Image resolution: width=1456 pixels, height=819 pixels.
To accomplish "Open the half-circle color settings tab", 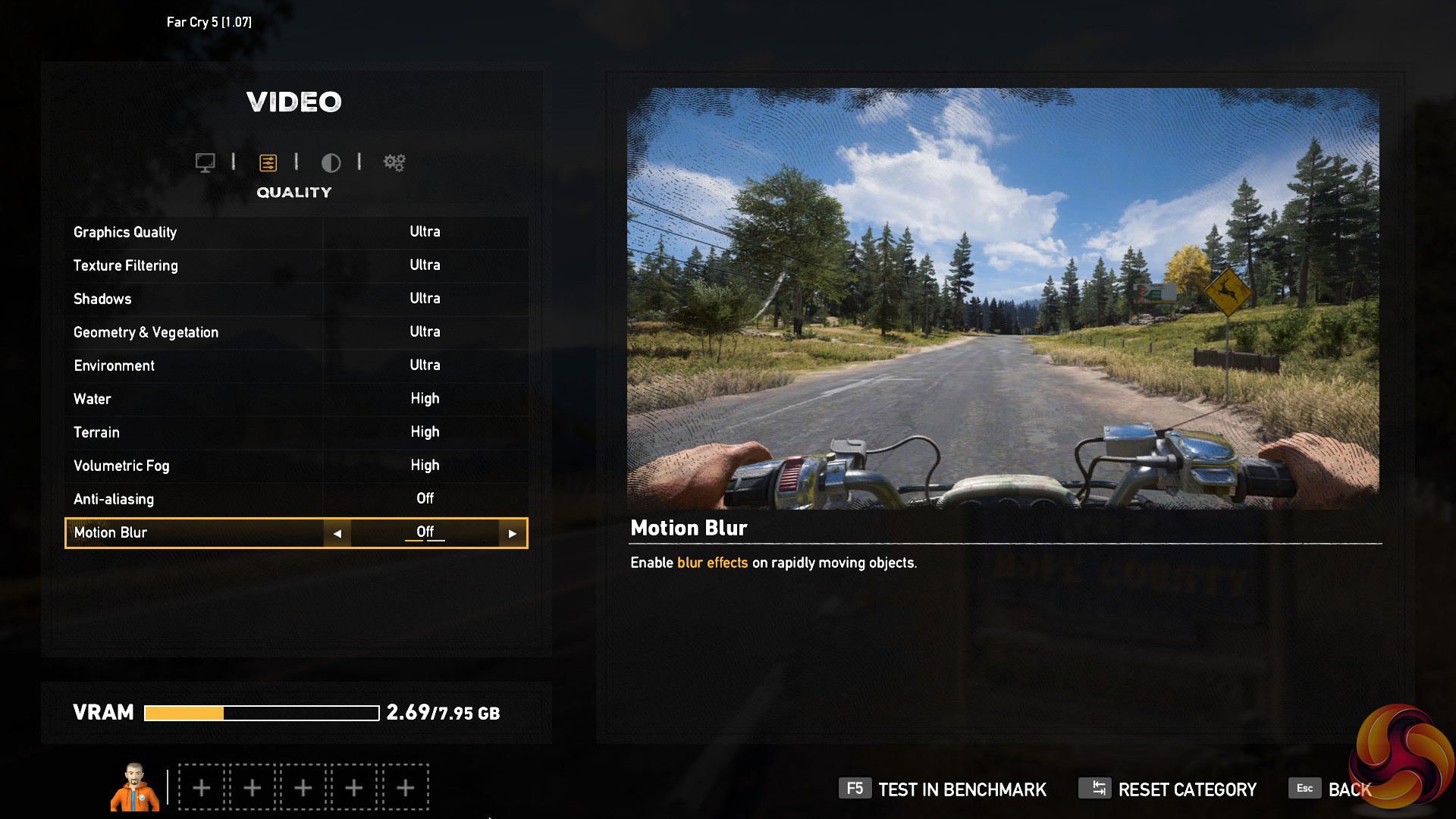I will (x=331, y=162).
